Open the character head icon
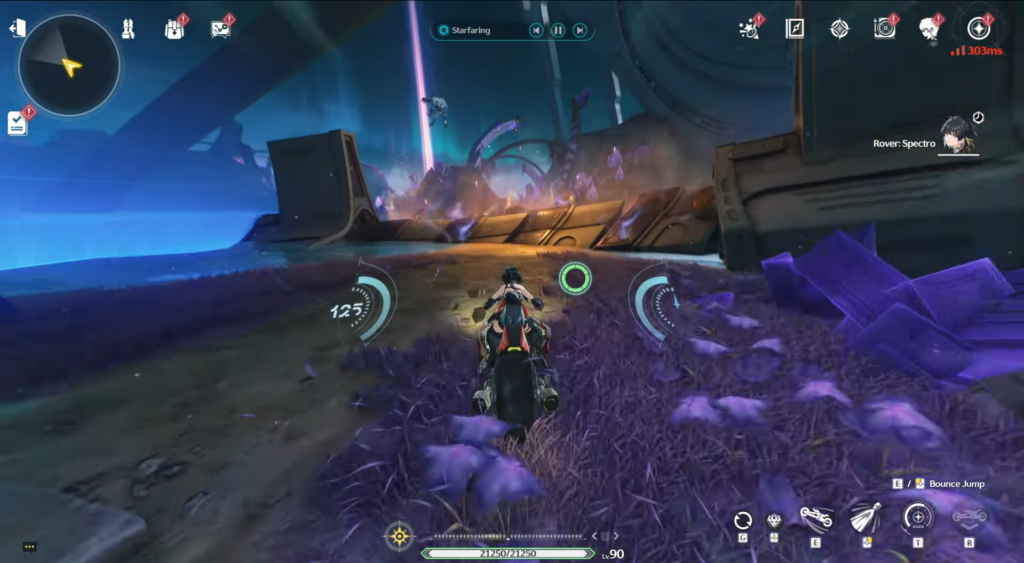The width and height of the screenshot is (1024, 563). 930,28
